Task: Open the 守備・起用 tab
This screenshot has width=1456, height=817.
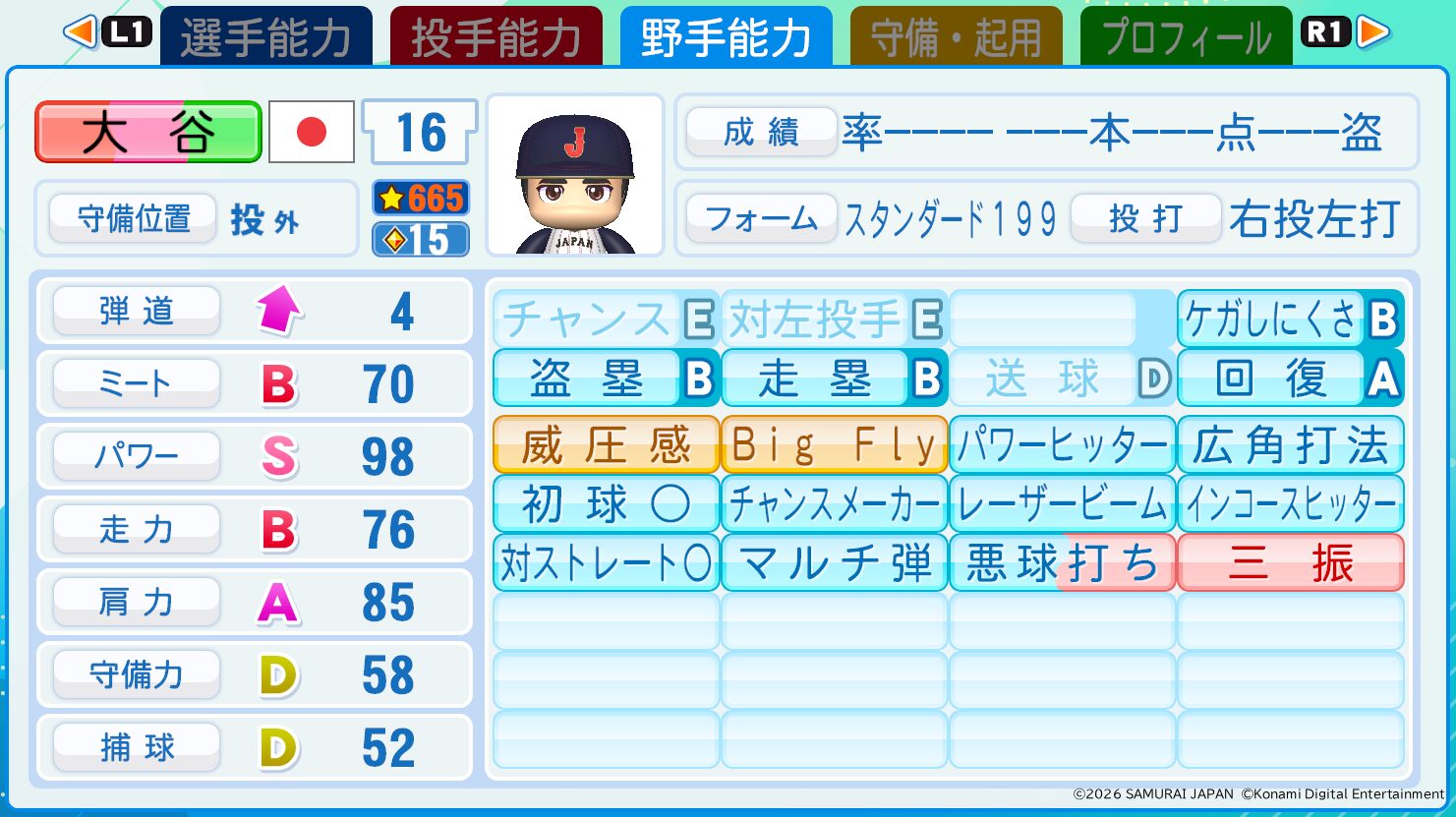Action: click(955, 32)
